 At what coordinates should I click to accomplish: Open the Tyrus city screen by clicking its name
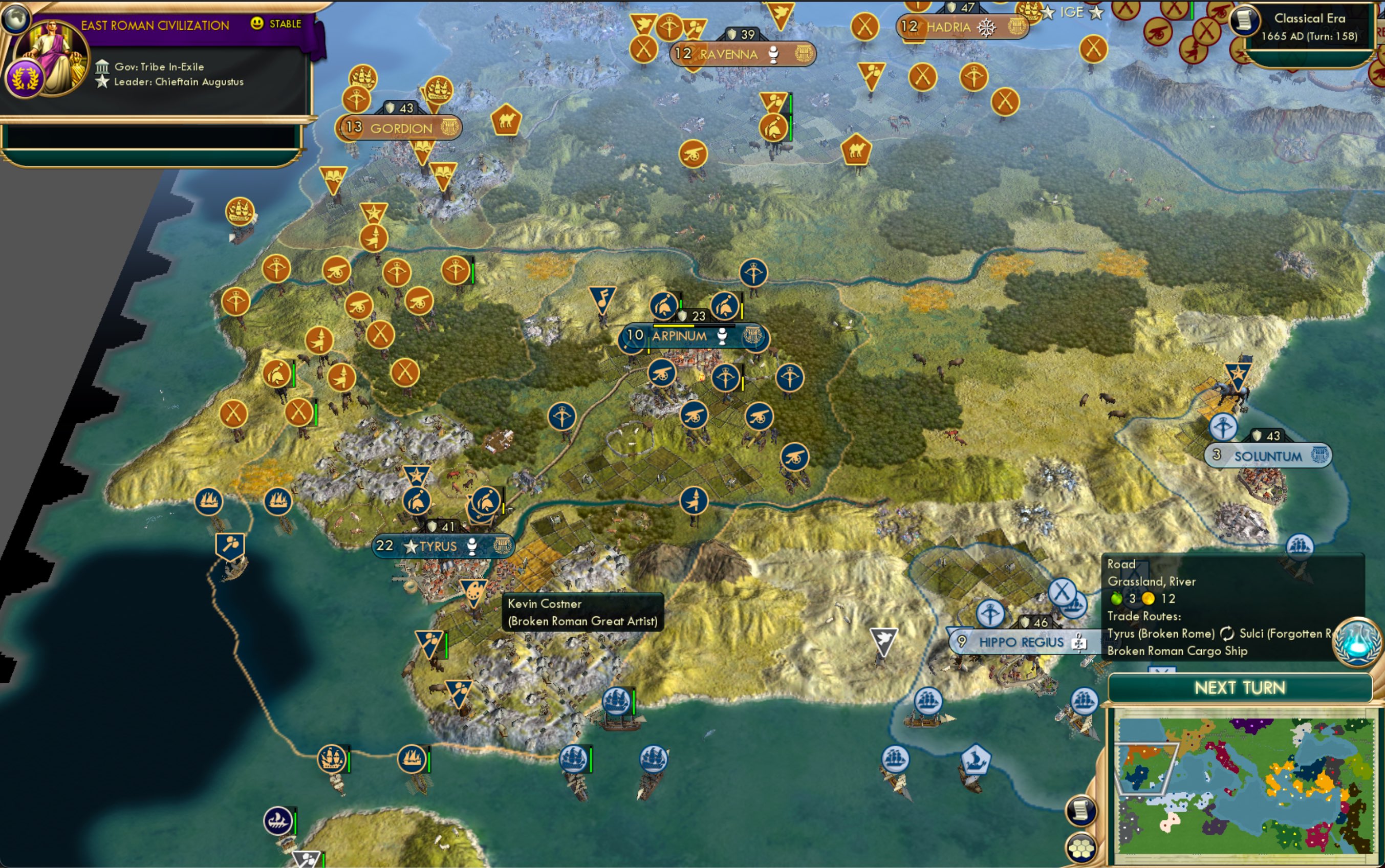[x=439, y=546]
